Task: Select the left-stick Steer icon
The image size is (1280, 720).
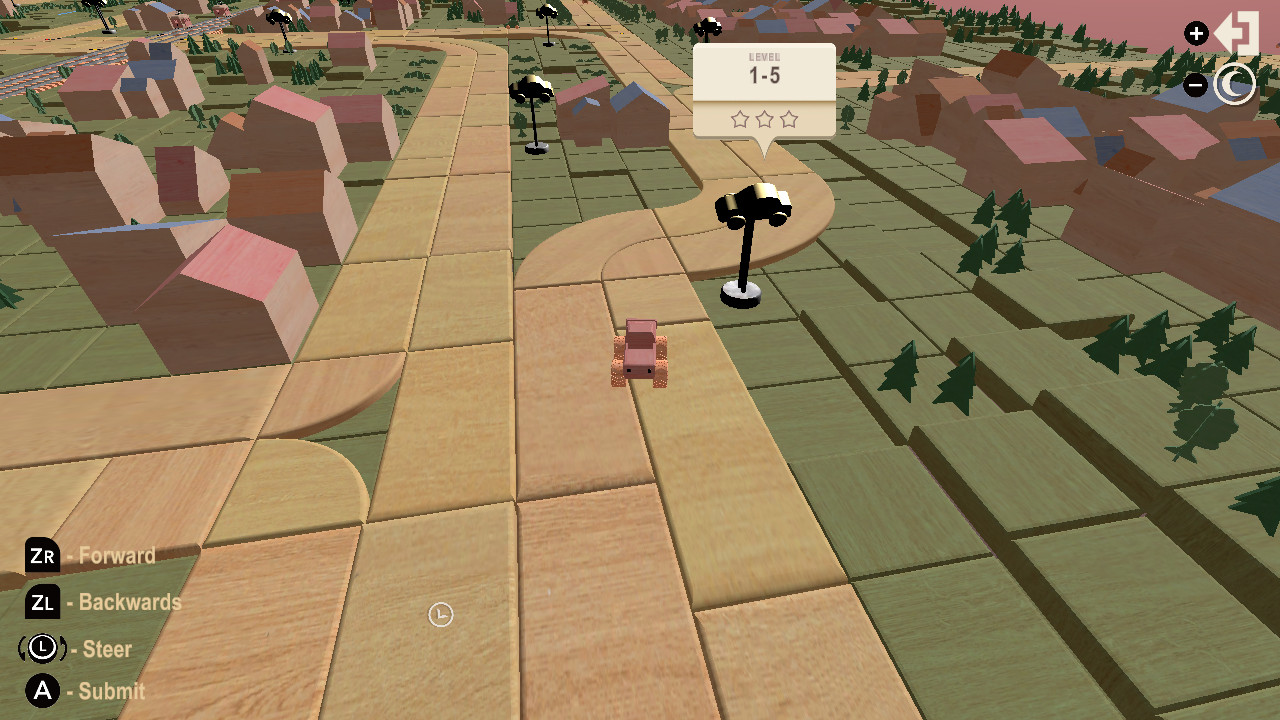Action: click(x=40, y=649)
